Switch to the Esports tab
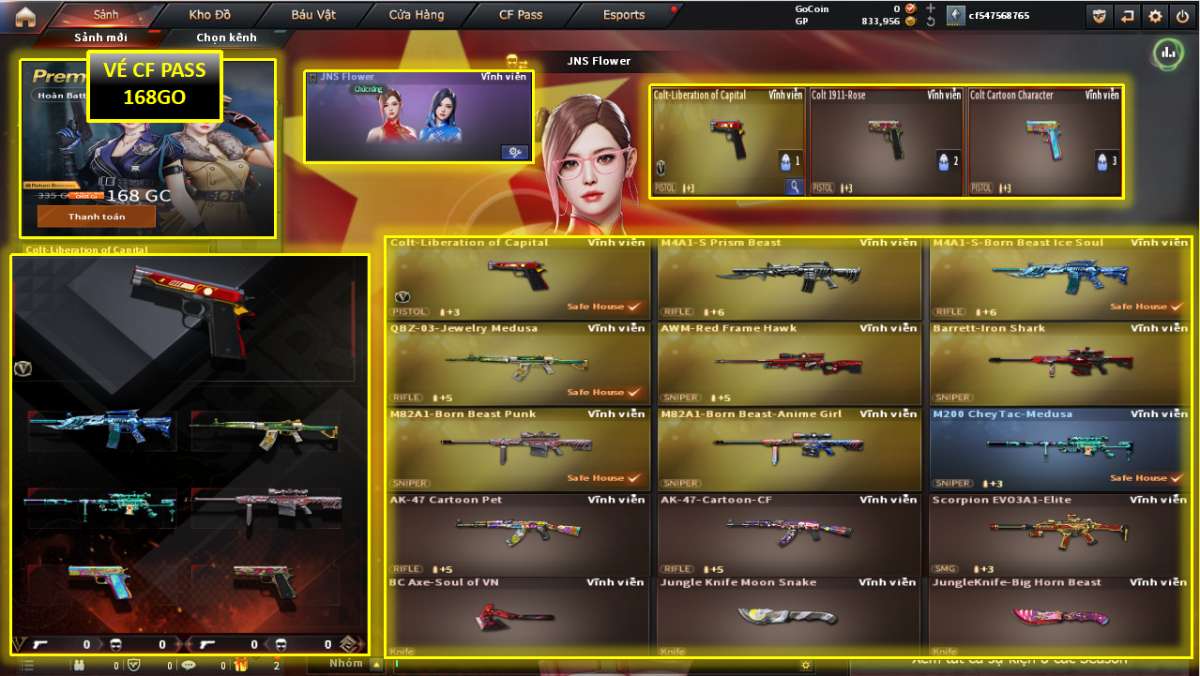Image resolution: width=1200 pixels, height=676 pixels. 624,15
